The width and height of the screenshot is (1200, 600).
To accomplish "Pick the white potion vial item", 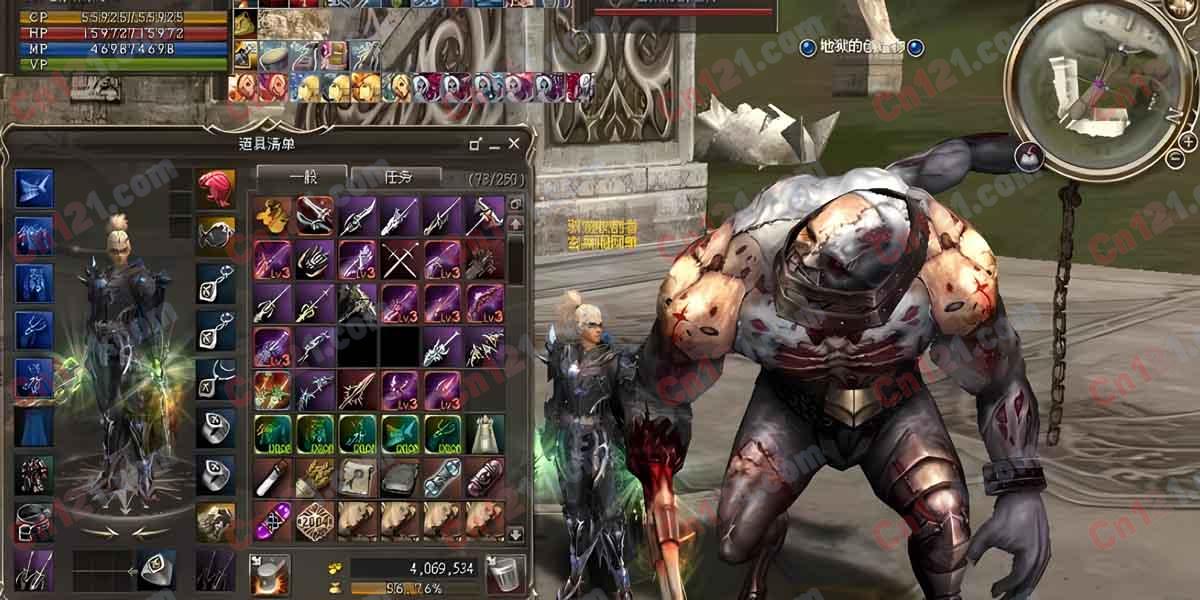I will [x=272, y=477].
